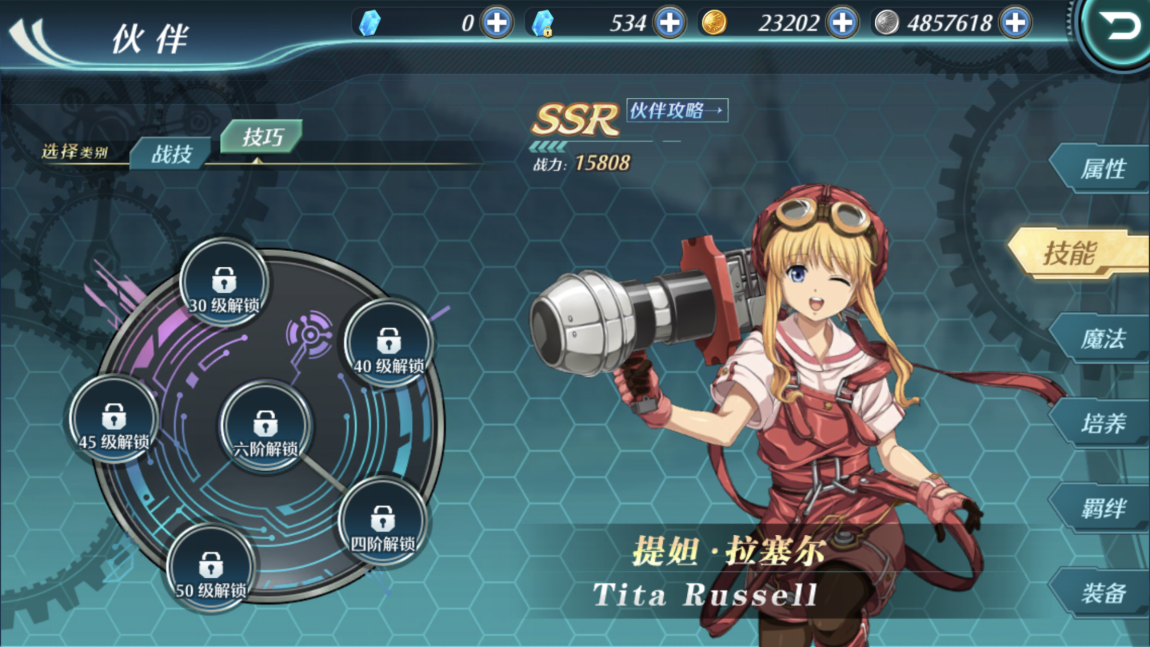Image resolution: width=1150 pixels, height=647 pixels.
Task: Select the 技能 skills tab
Action: (1075, 253)
